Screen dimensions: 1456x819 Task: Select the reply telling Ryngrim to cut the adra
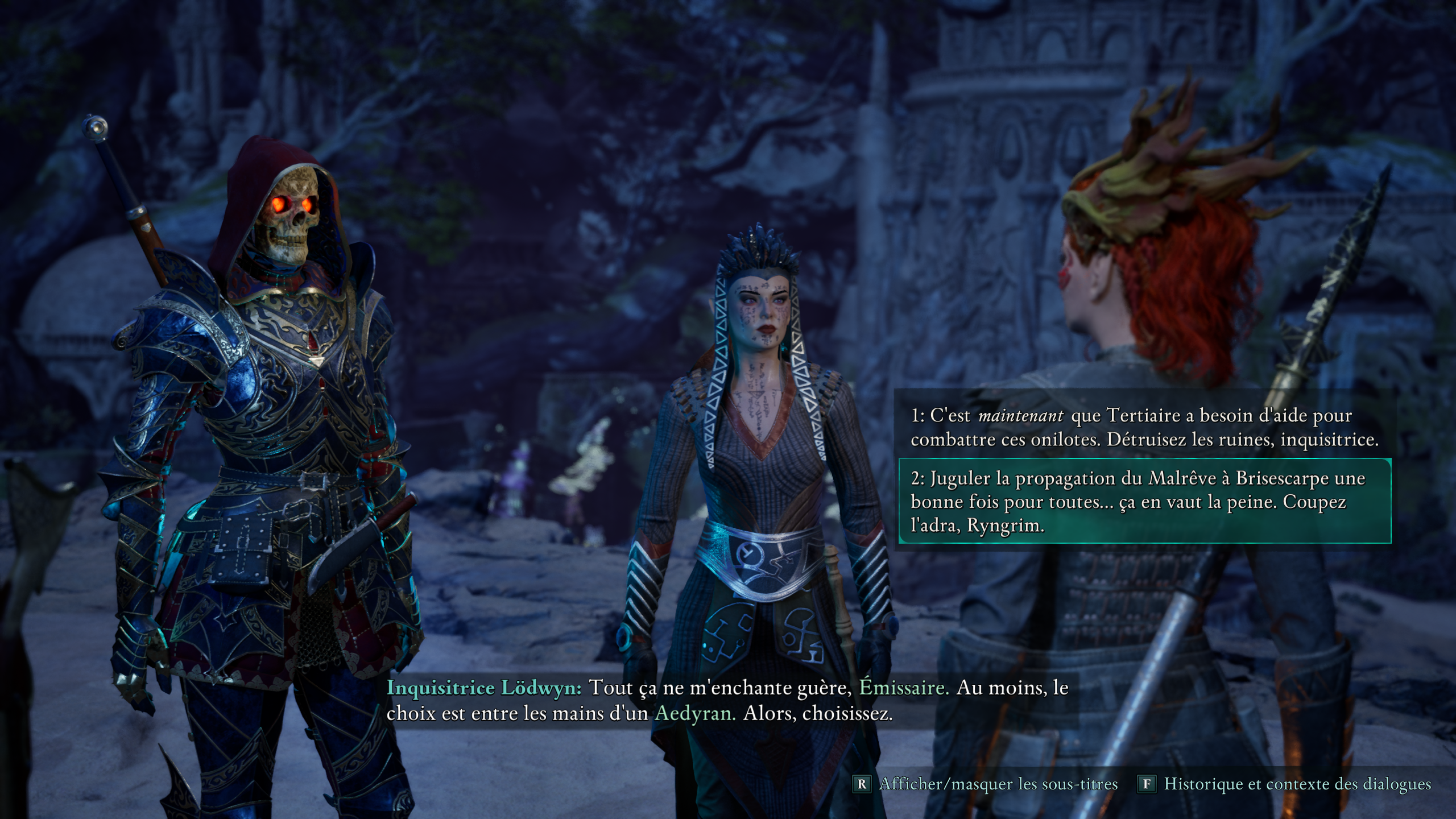tap(1144, 502)
